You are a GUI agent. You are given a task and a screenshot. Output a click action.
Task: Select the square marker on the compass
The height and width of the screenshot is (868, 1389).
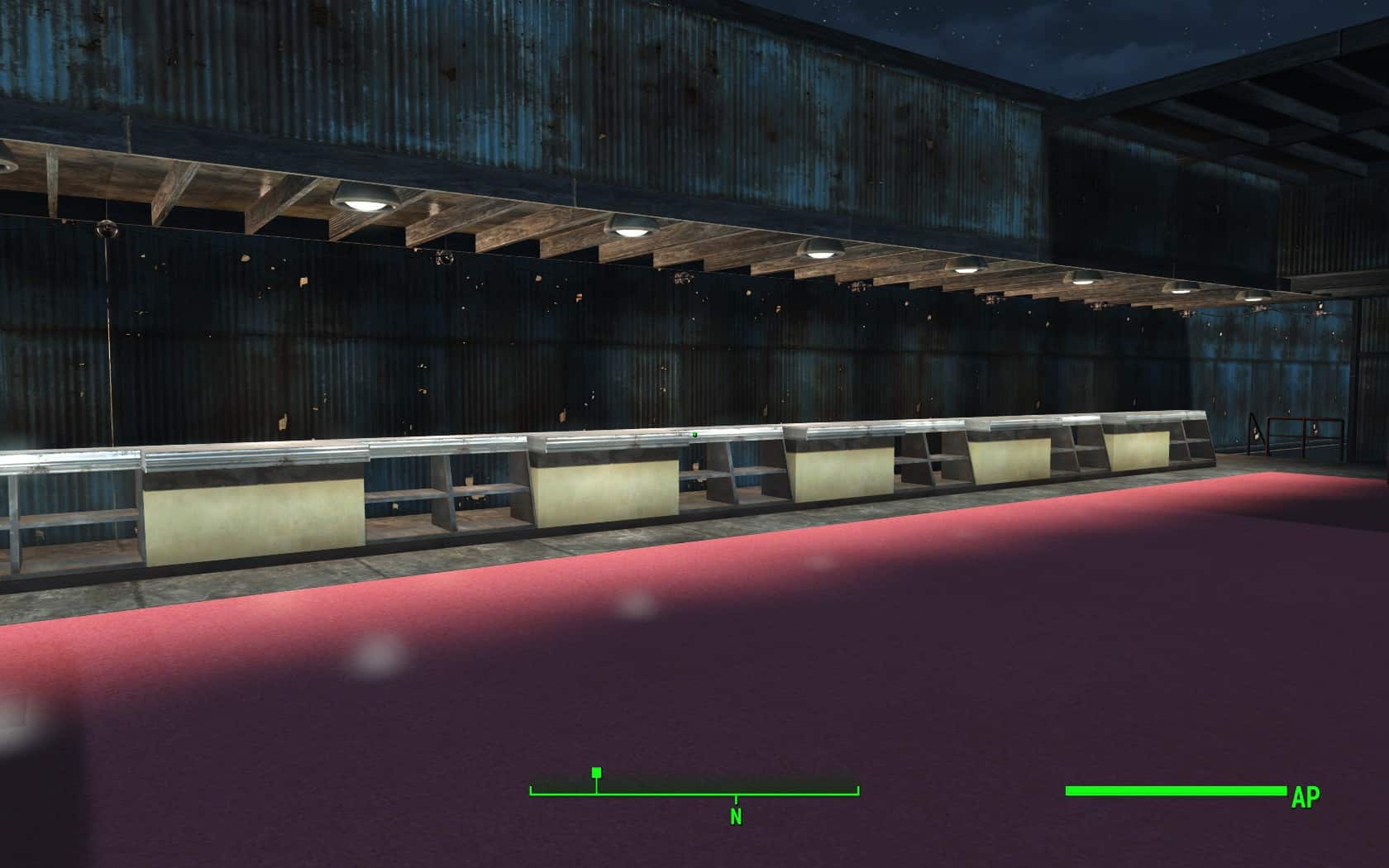(597, 773)
